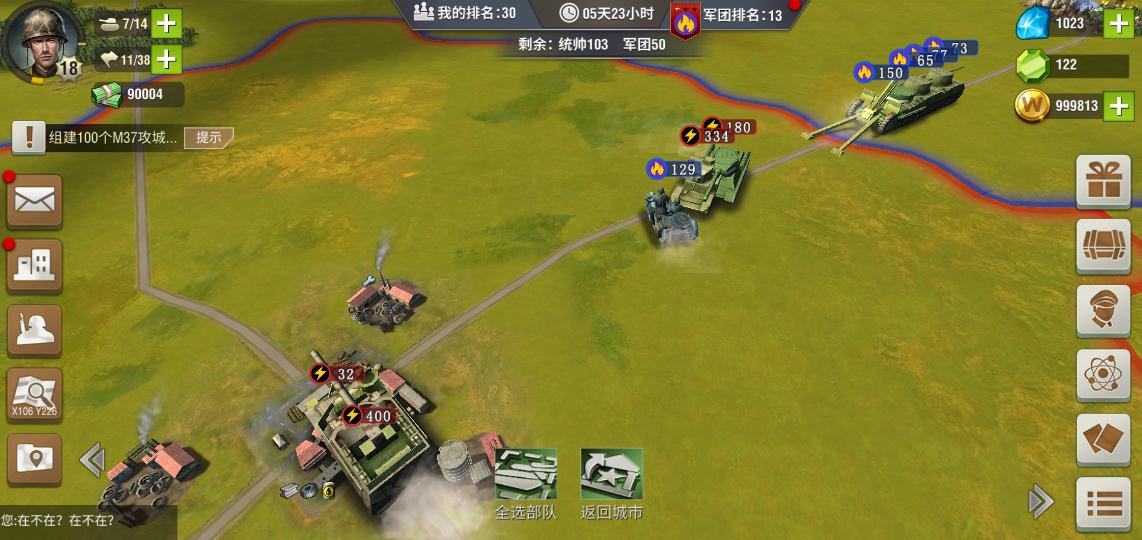
Task: Open the city buildings menu
Action: [35, 265]
